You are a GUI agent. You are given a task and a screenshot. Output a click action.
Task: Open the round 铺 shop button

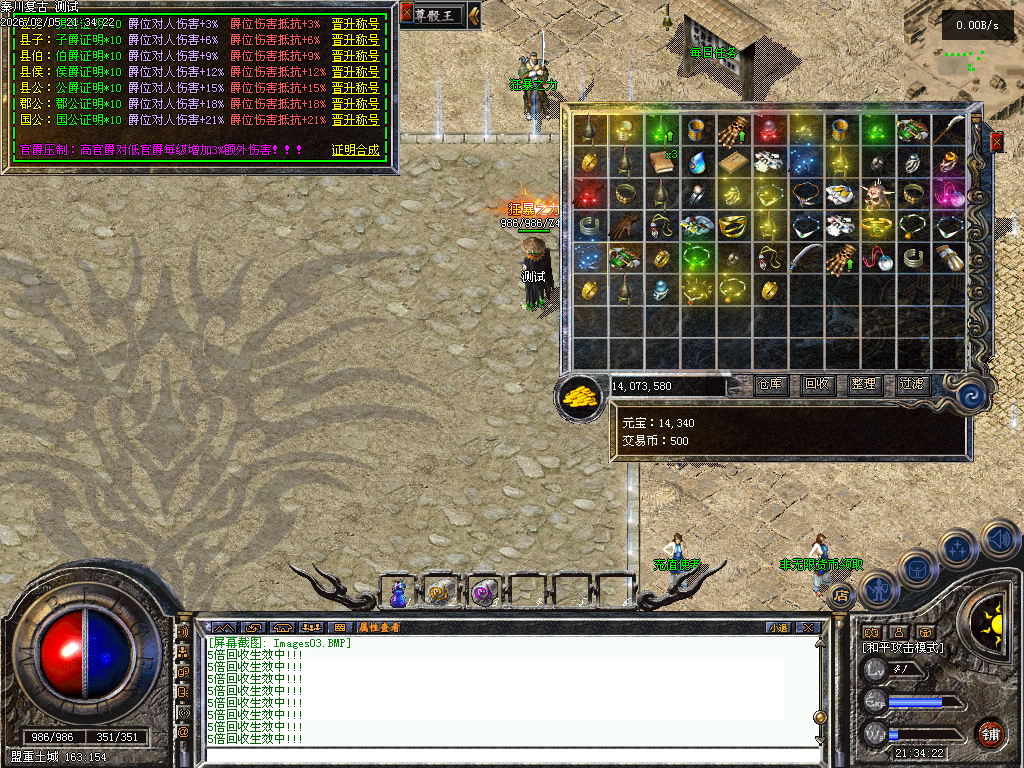pyautogui.click(x=990, y=733)
